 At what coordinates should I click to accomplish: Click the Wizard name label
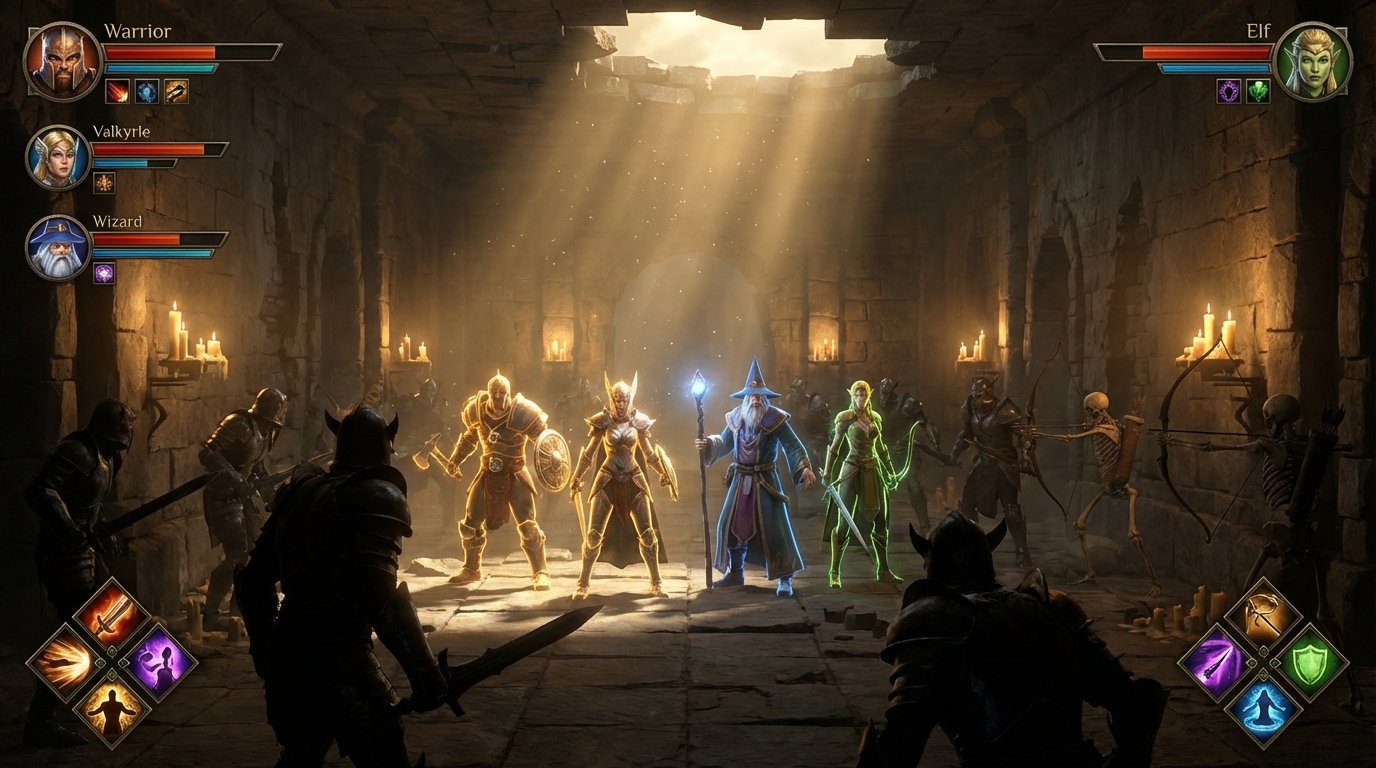(117, 221)
